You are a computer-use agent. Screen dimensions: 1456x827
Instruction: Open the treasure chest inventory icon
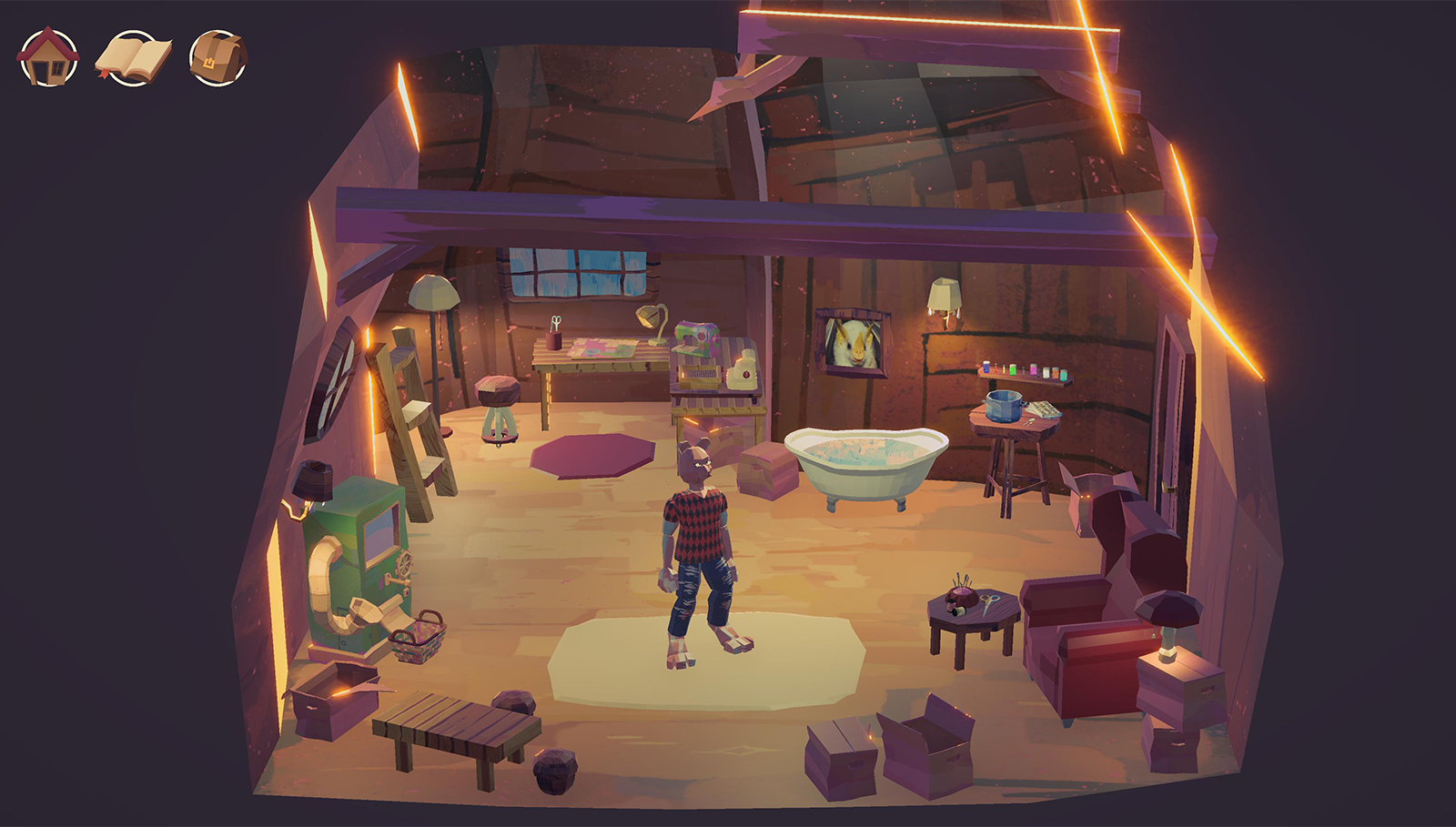(217, 58)
